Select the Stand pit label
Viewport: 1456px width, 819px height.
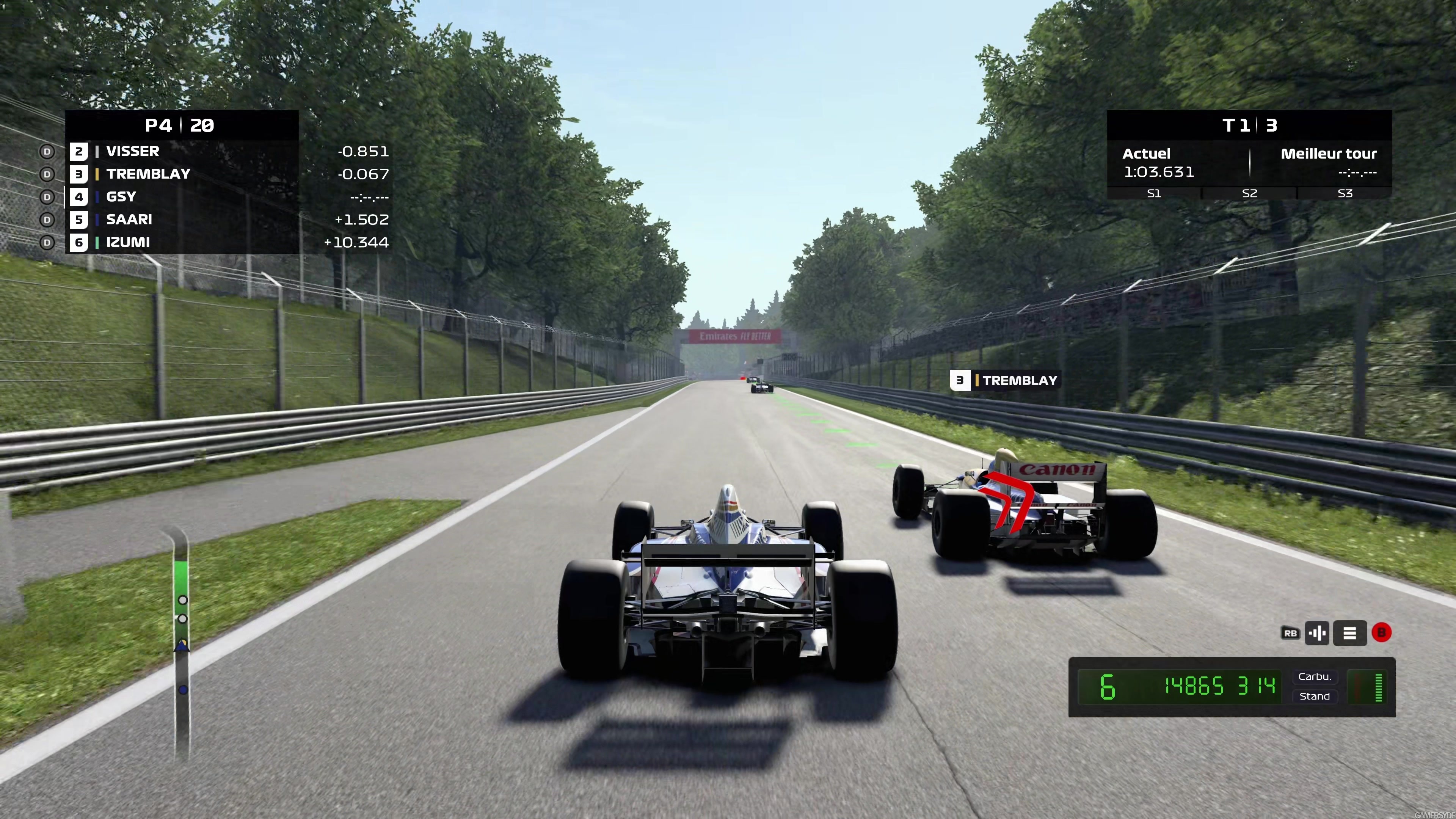click(x=1314, y=697)
